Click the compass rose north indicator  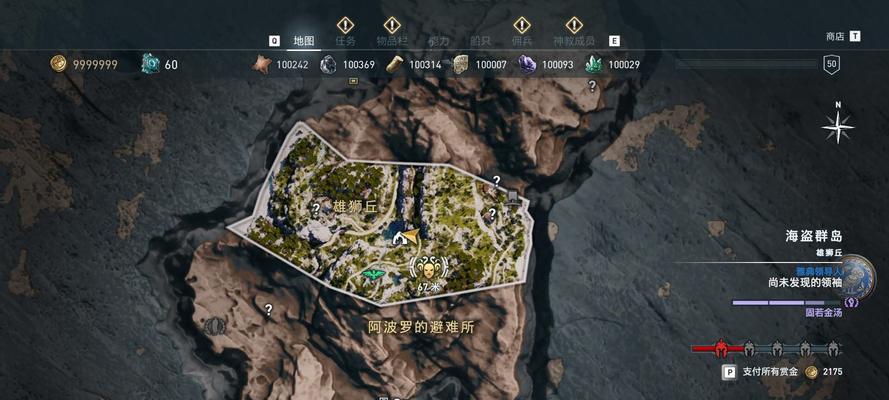[837, 126]
